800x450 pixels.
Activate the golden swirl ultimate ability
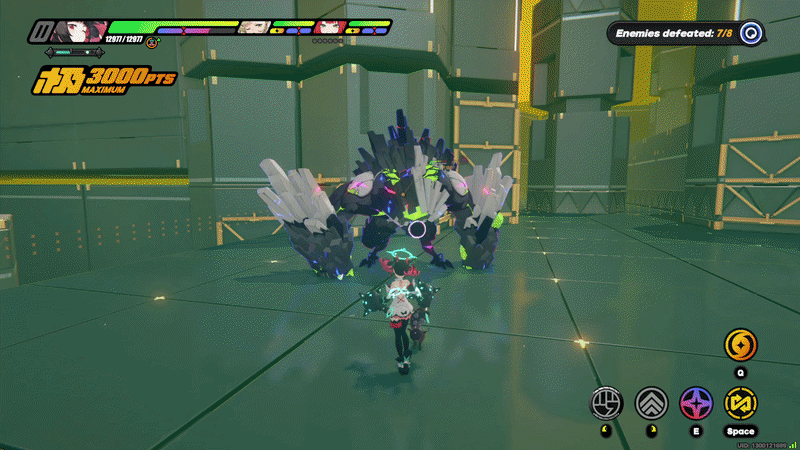(740, 345)
